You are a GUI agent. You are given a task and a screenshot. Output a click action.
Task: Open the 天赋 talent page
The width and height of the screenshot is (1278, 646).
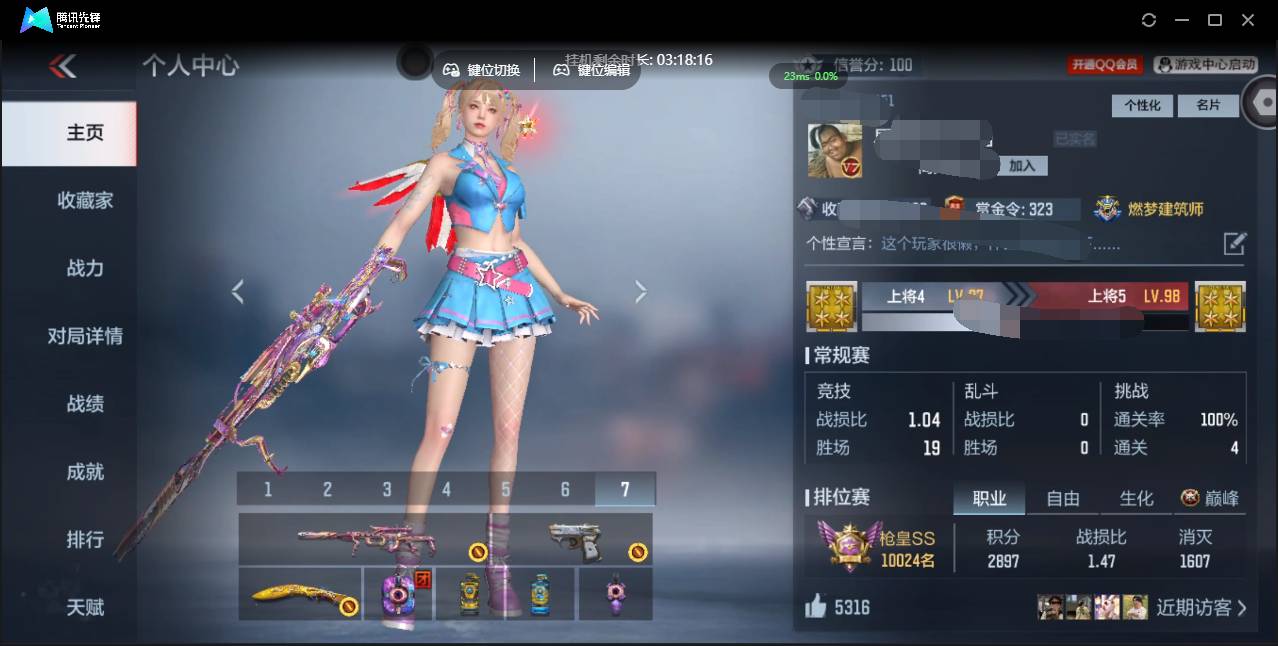[85, 607]
